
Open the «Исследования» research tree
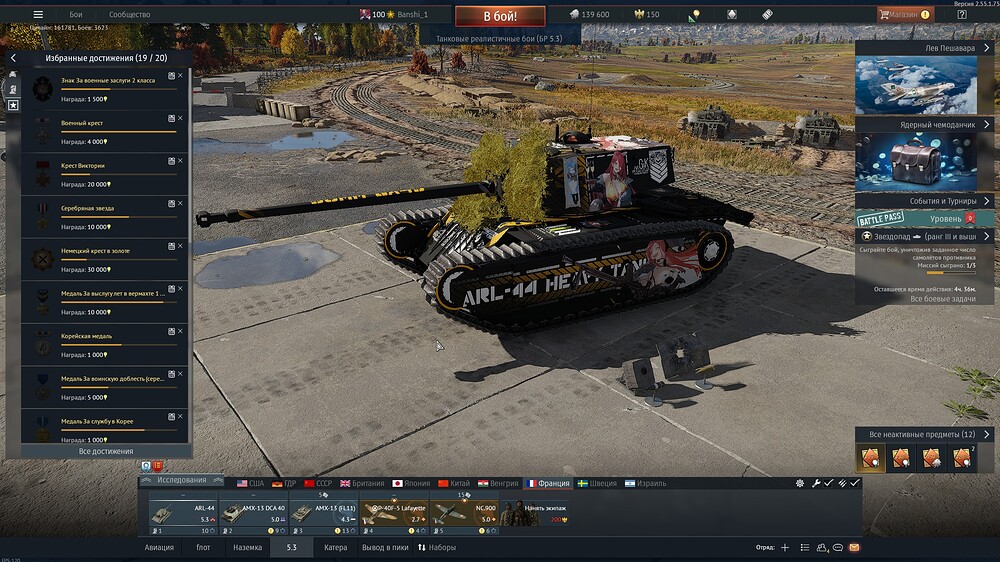(x=180, y=481)
